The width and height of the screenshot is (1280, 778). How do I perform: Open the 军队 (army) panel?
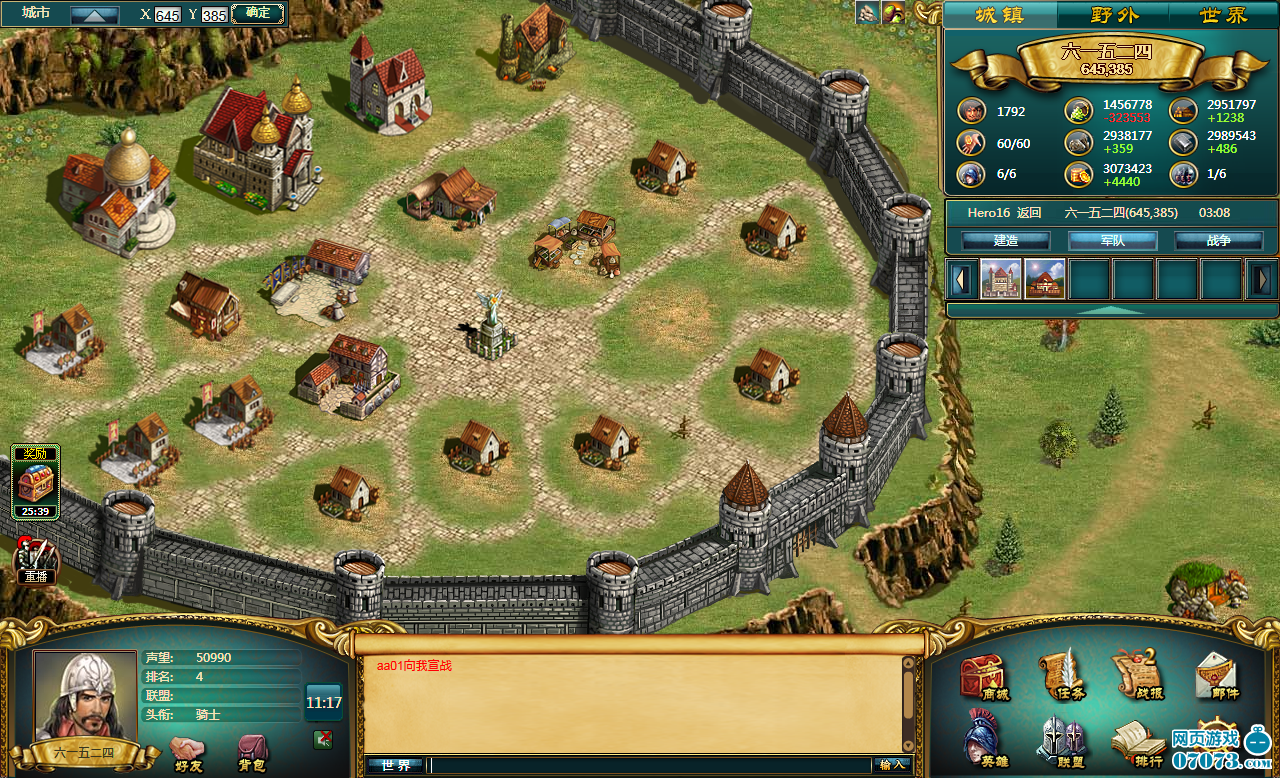(x=1112, y=241)
